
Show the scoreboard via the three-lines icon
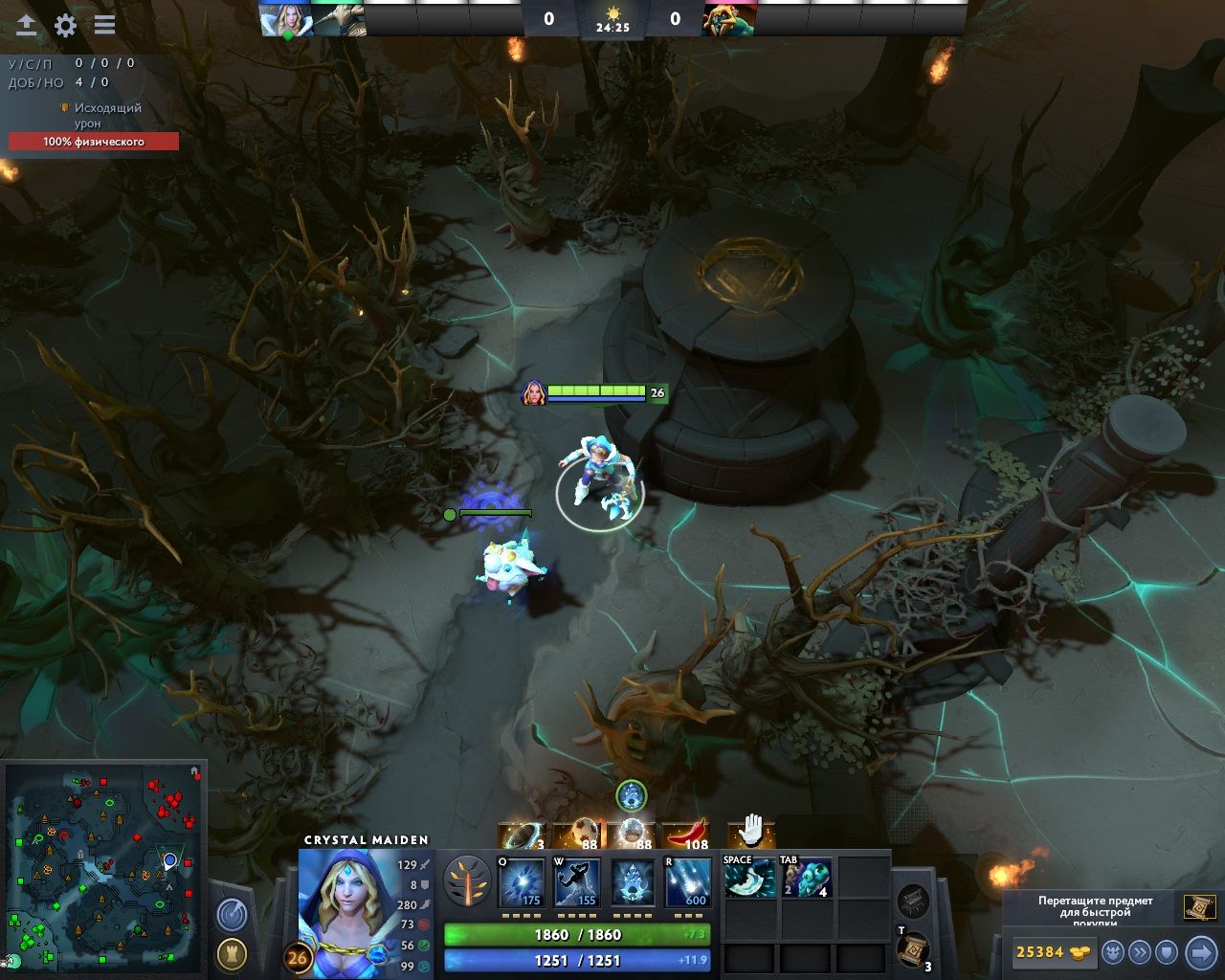coord(104,26)
